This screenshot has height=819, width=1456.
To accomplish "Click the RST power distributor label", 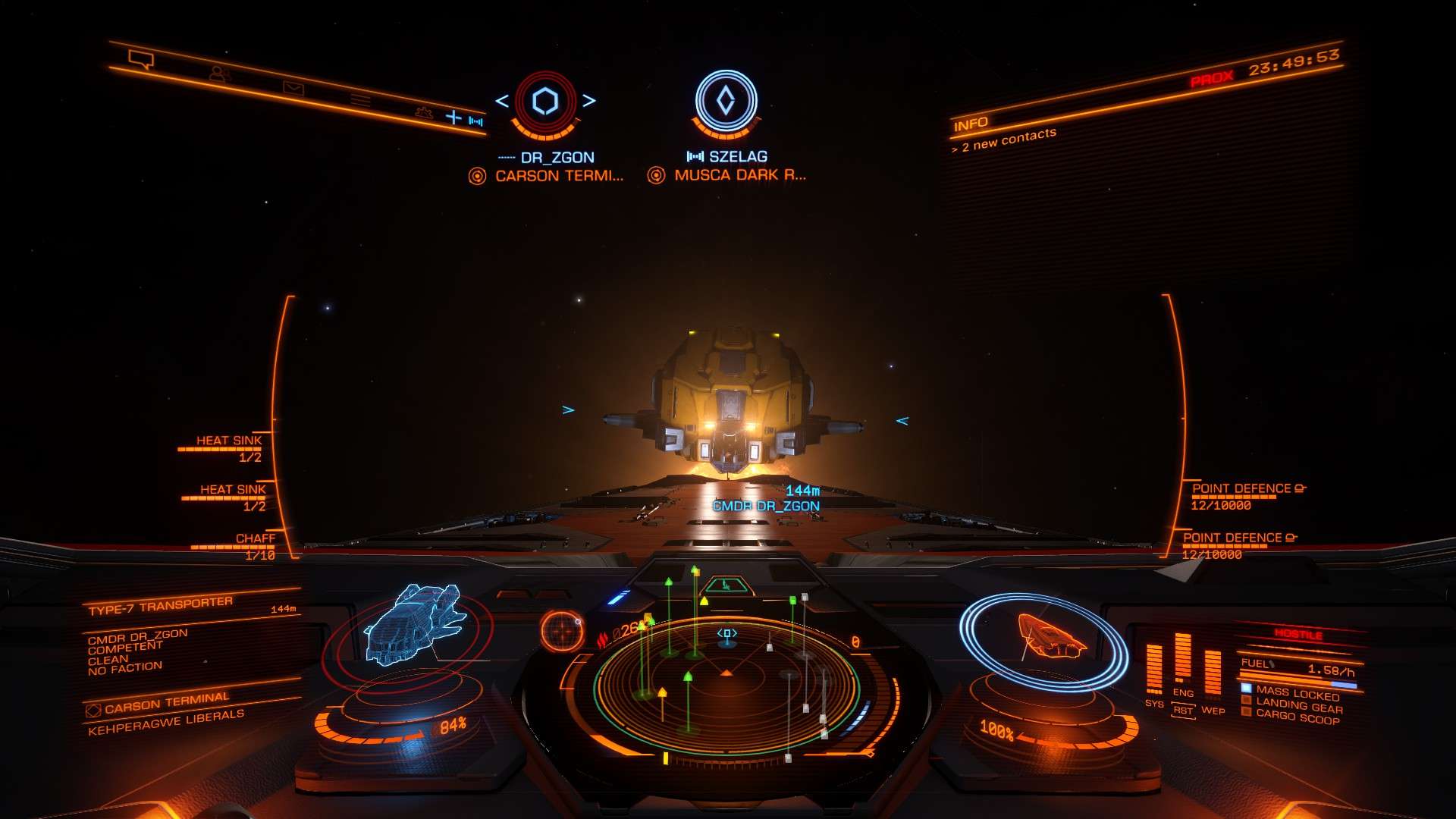I will (1182, 711).
